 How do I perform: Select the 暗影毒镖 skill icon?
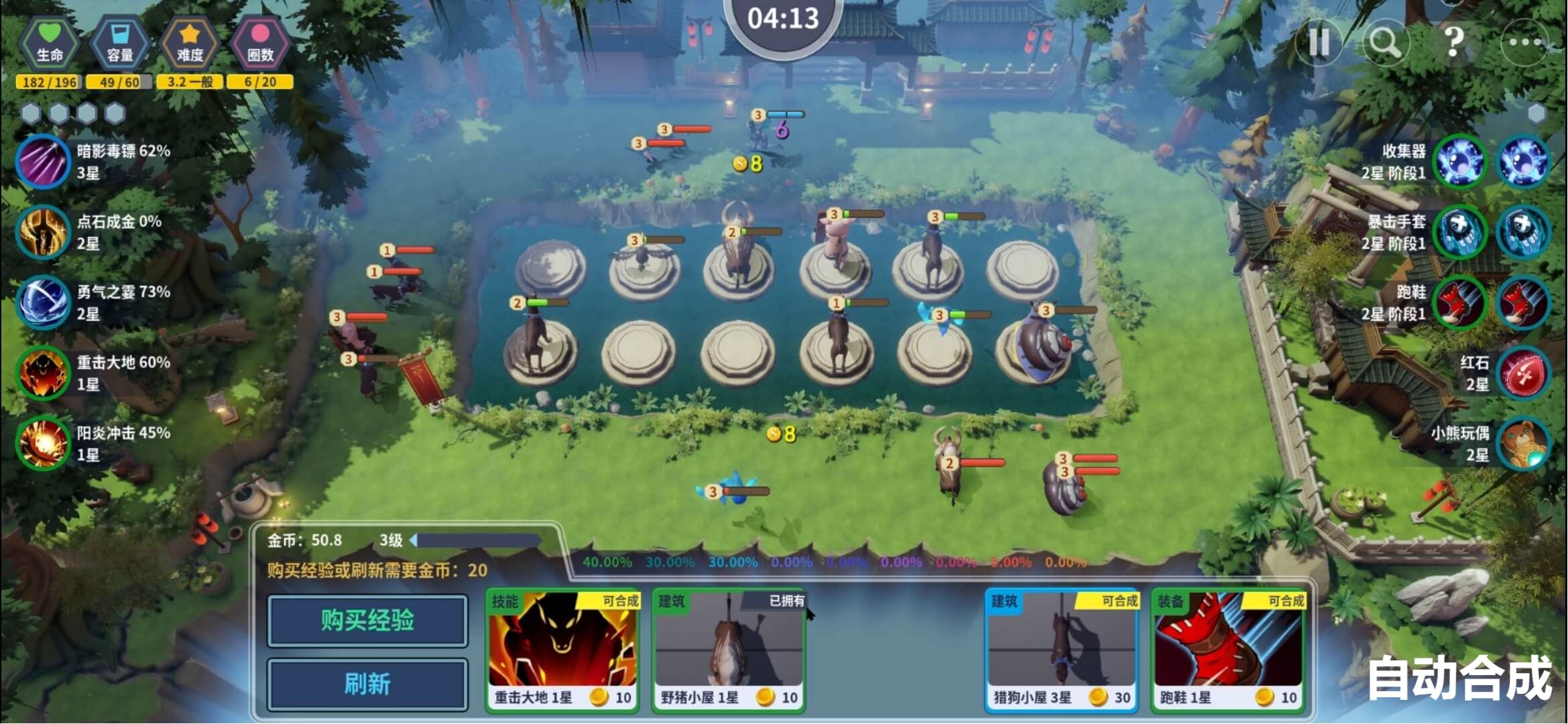[43, 162]
